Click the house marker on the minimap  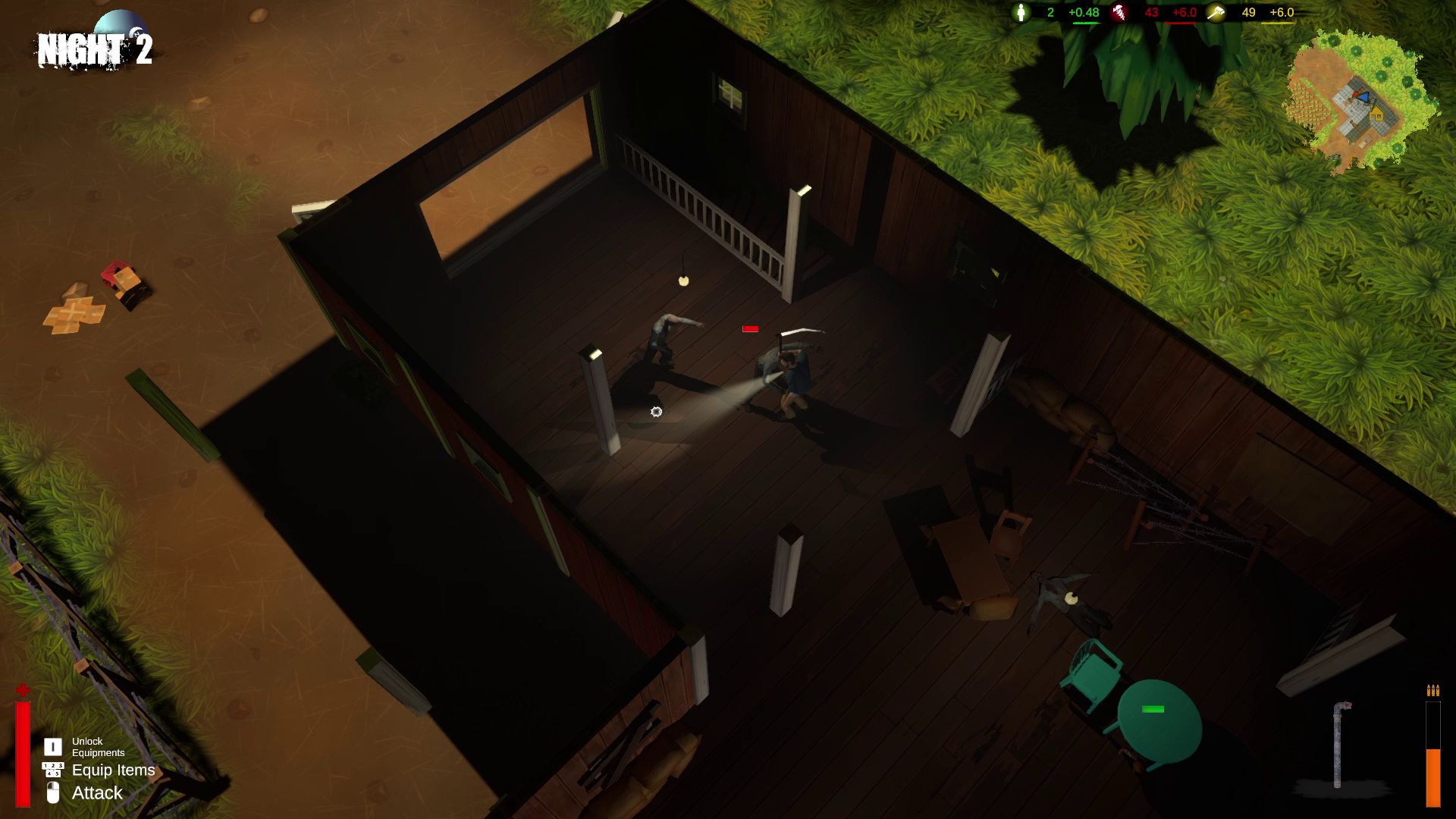pos(1376,114)
